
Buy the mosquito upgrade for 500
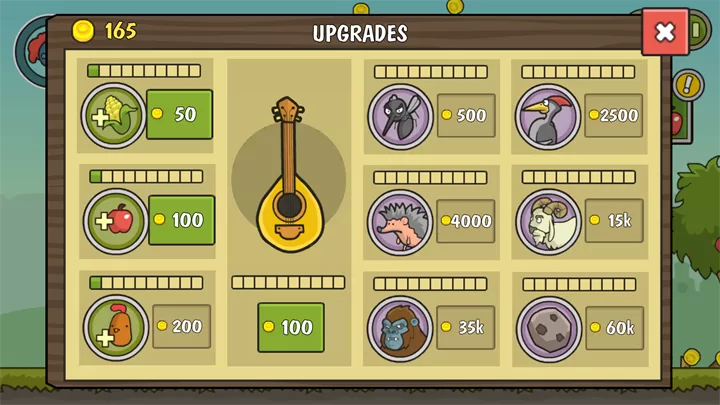click(466, 115)
